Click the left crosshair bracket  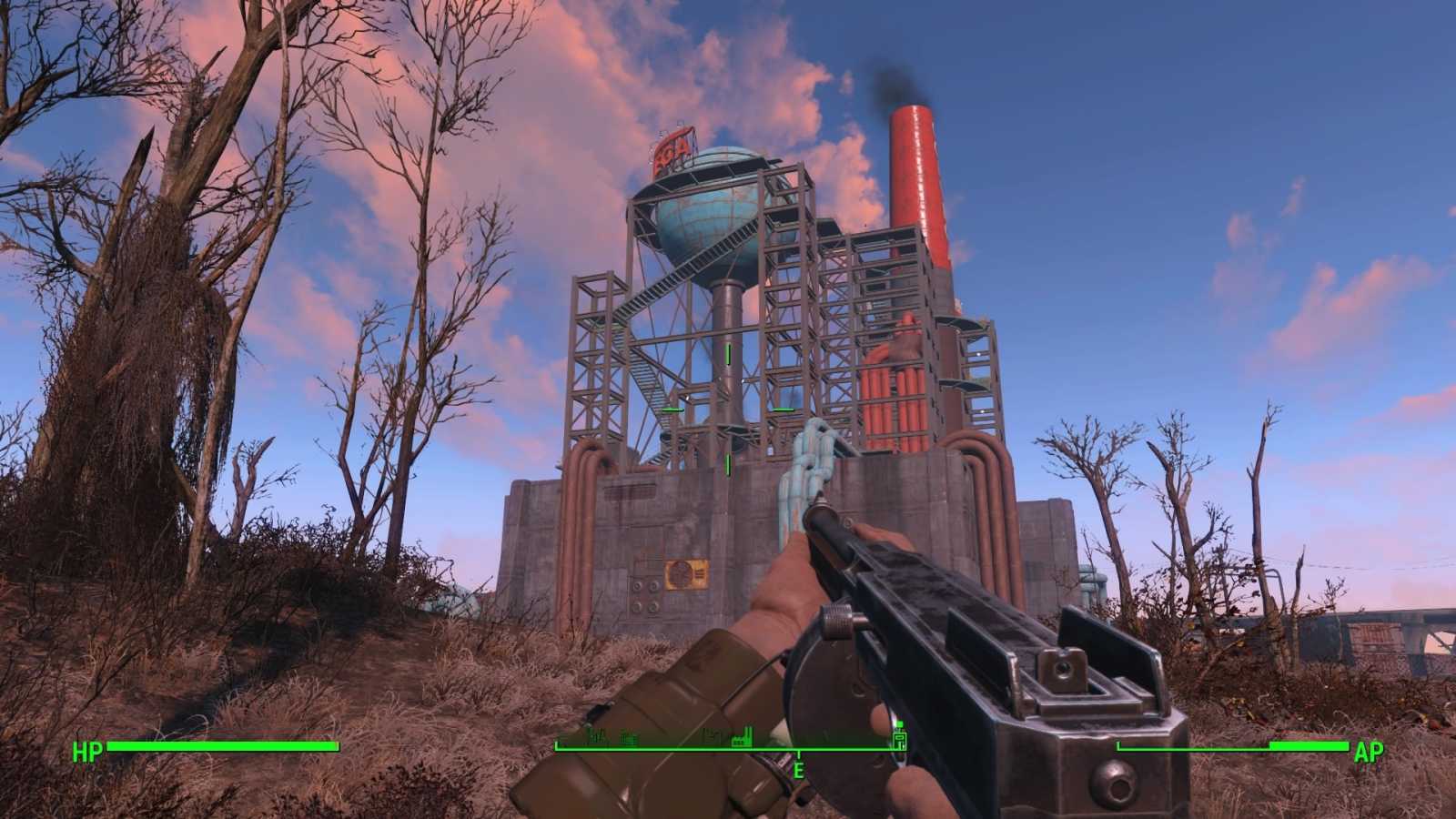[x=673, y=411]
